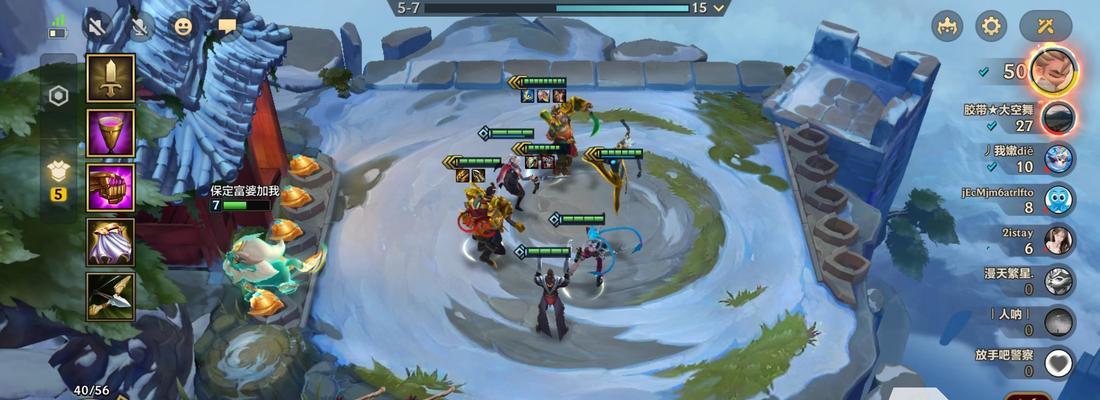Open the settings gear menu
This screenshot has height=400, width=1100.
991,26
